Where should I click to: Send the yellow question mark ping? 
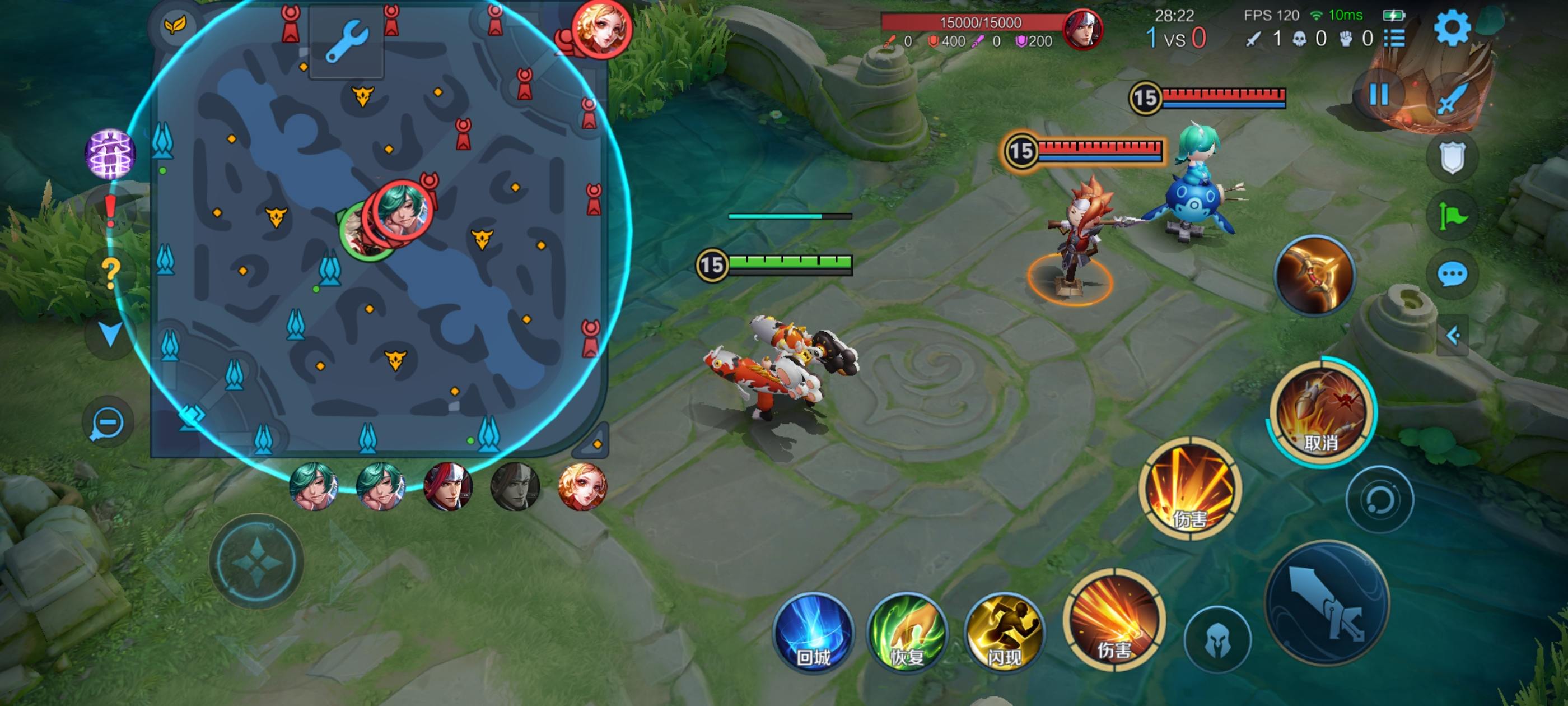(x=110, y=272)
